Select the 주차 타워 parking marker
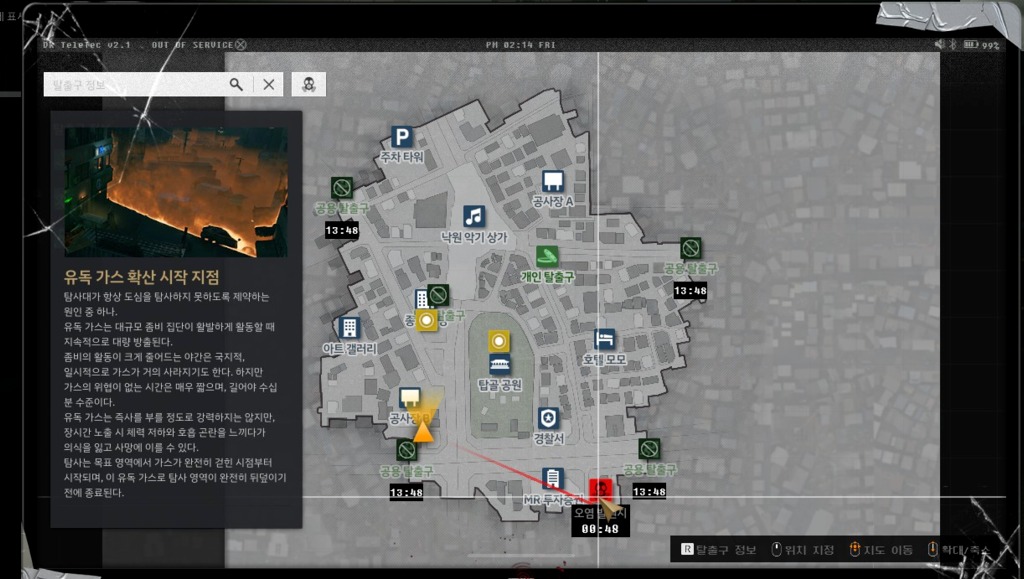Viewport: 1024px width, 579px height. coord(402,138)
